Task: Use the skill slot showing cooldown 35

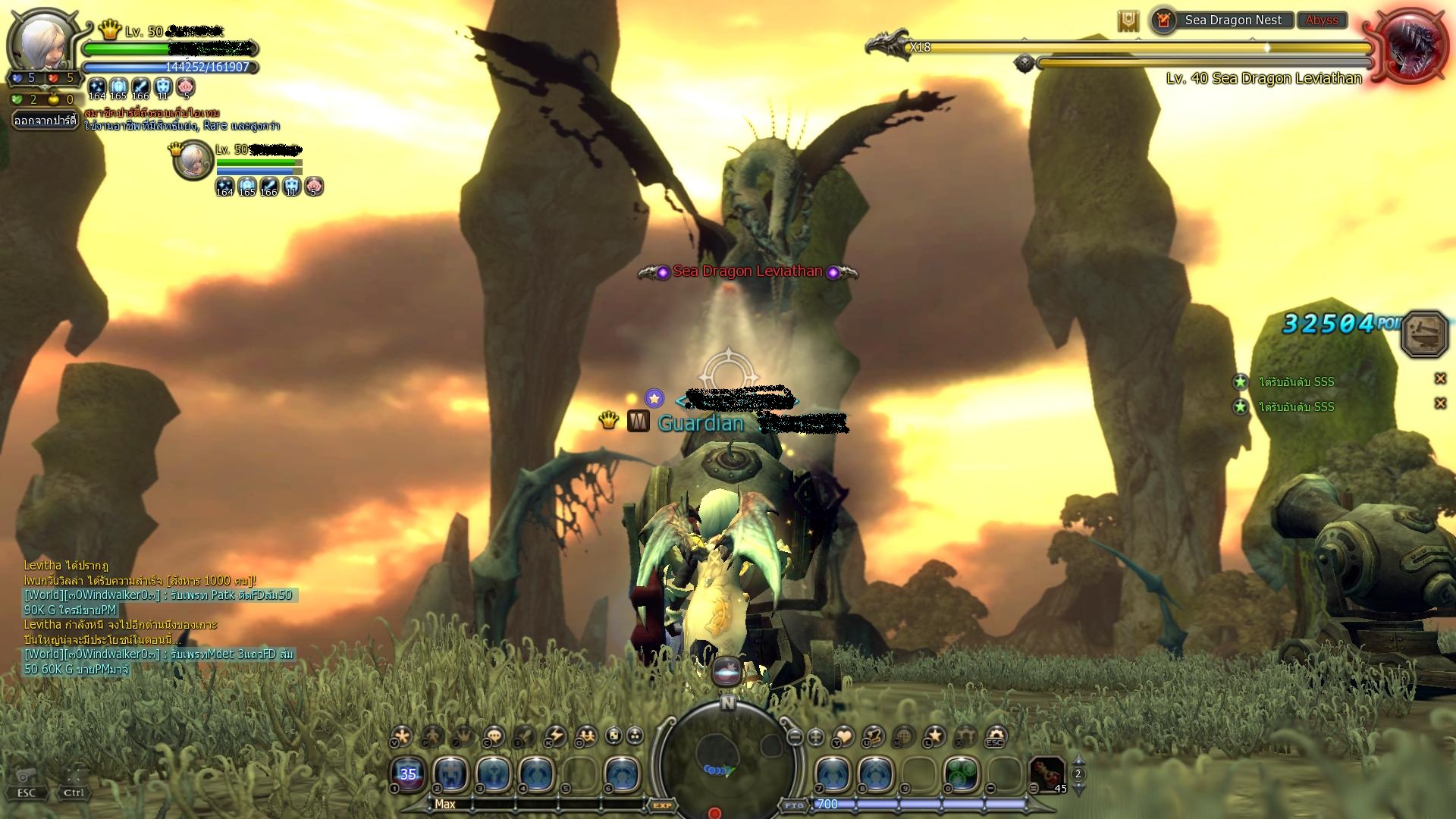Action: click(x=408, y=774)
